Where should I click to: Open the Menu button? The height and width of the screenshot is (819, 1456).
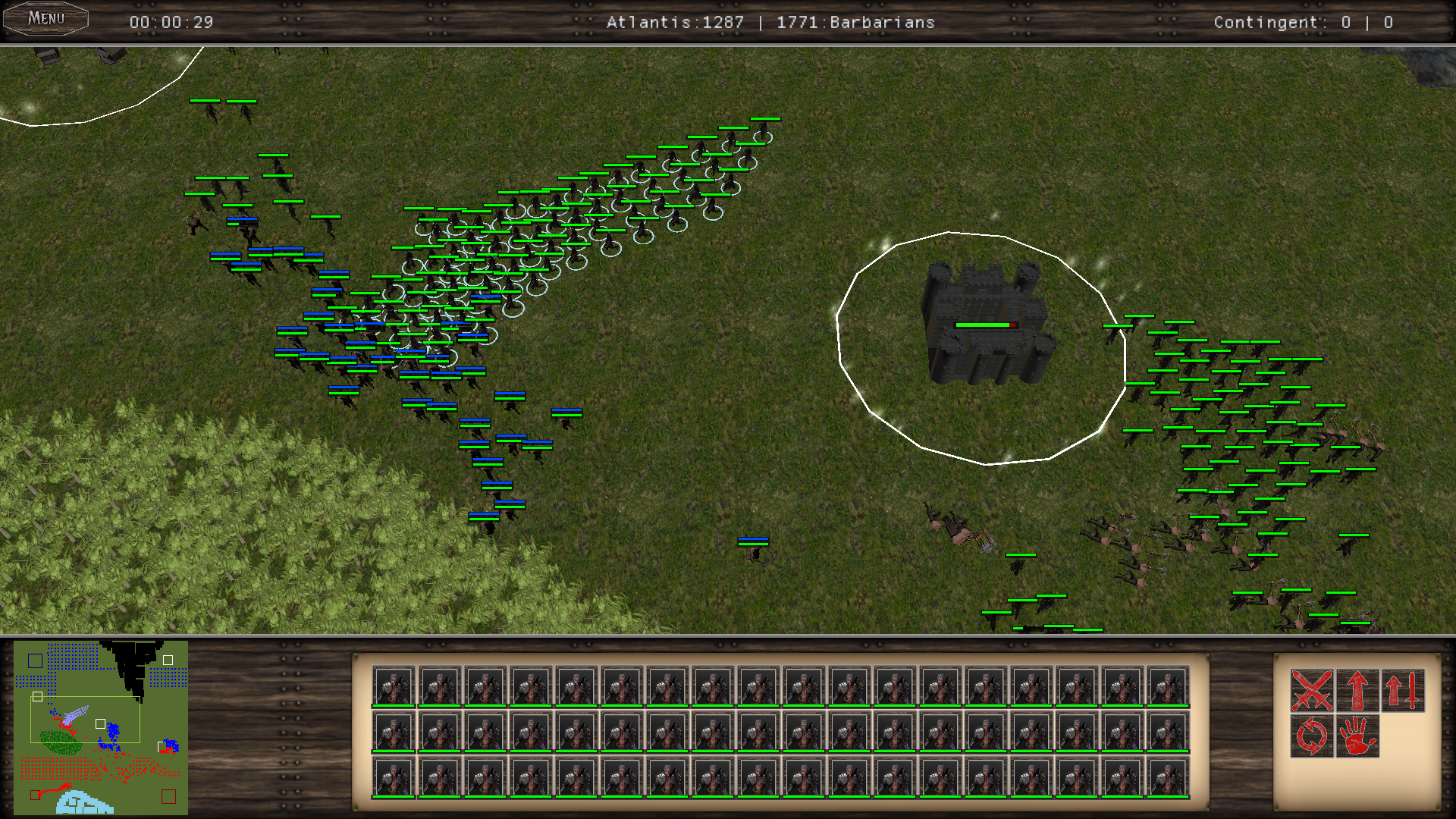tap(46, 19)
